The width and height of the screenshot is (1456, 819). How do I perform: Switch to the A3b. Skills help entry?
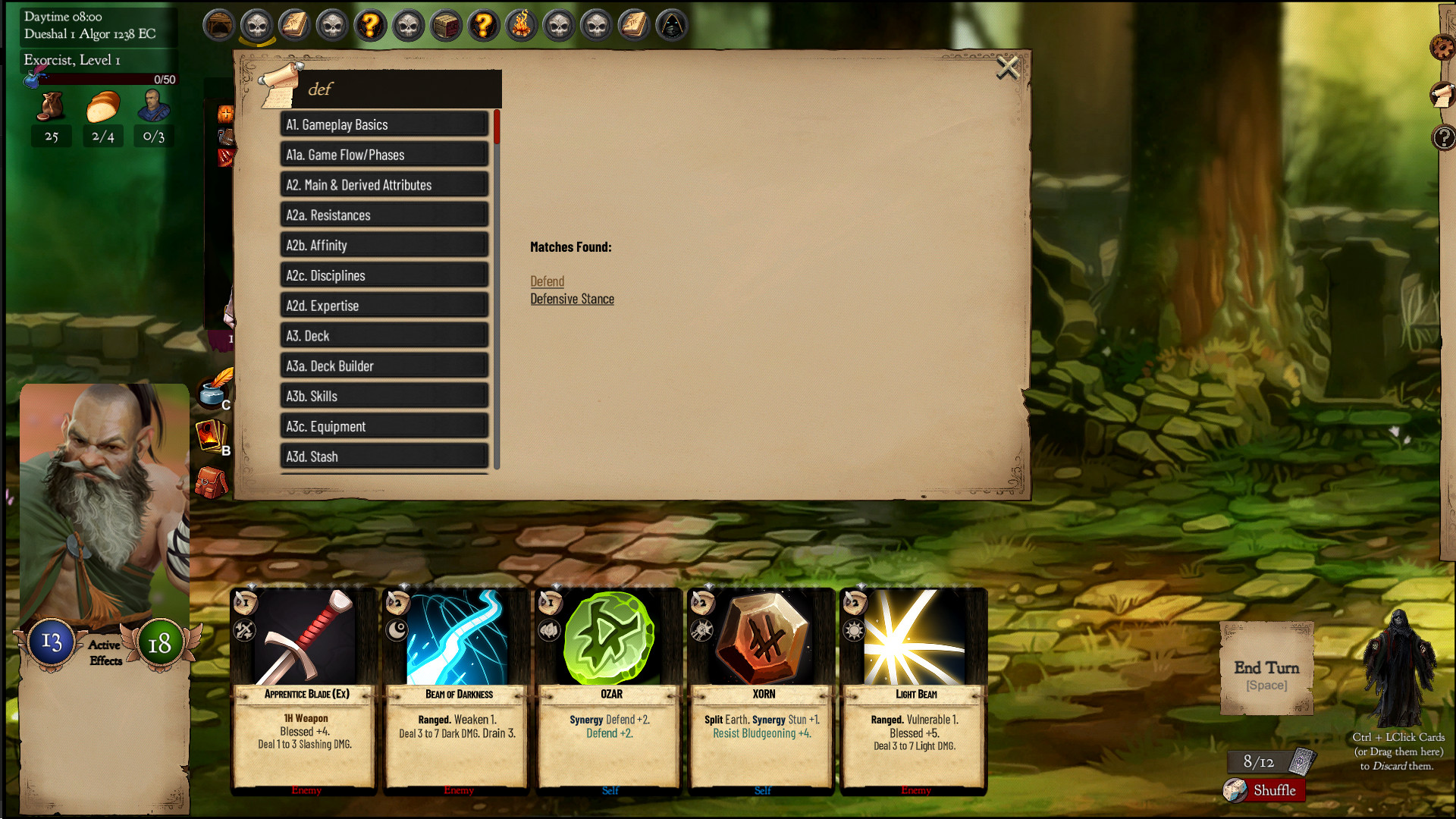384,395
